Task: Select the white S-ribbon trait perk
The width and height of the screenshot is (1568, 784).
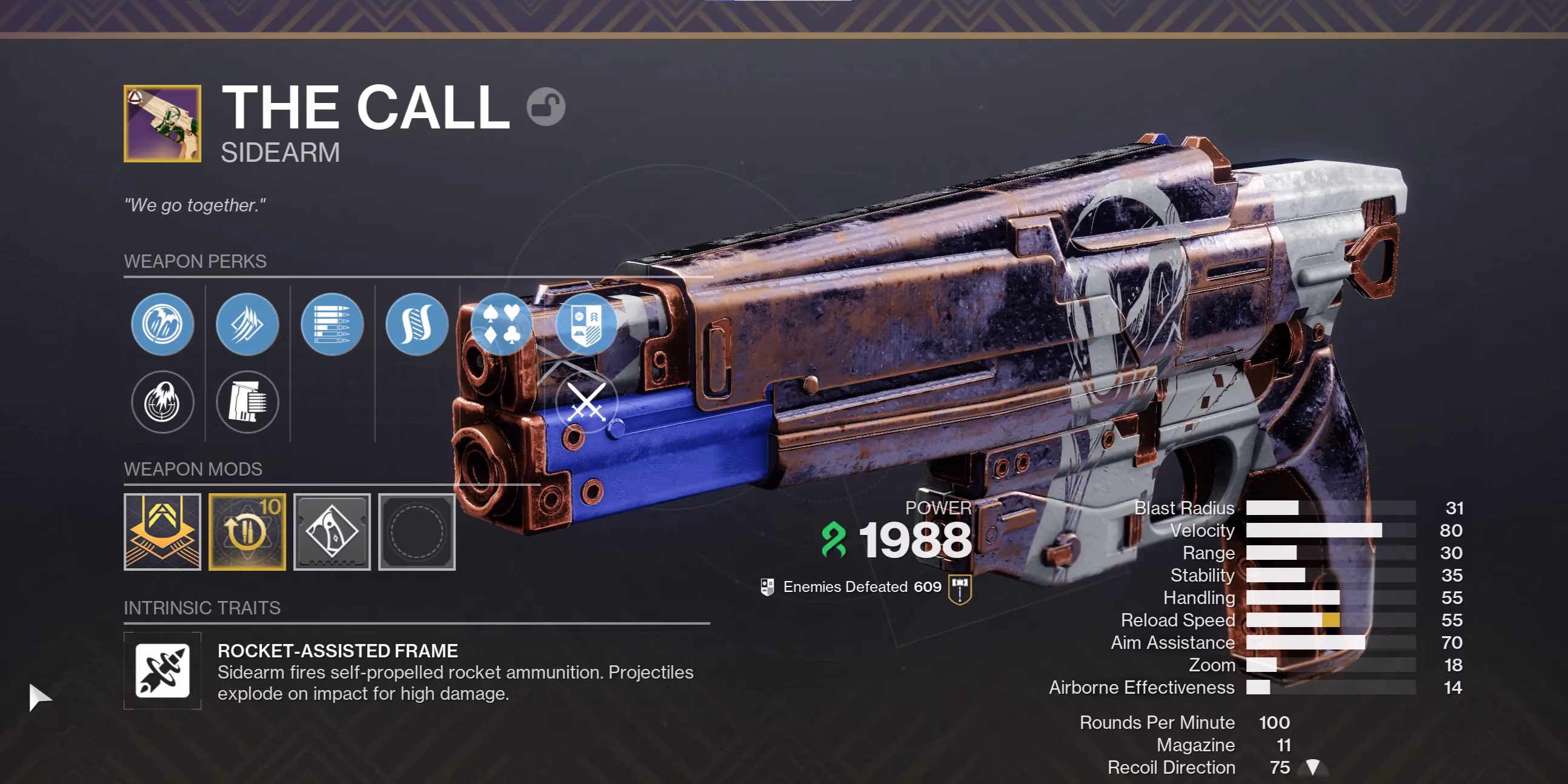Action: click(x=416, y=324)
